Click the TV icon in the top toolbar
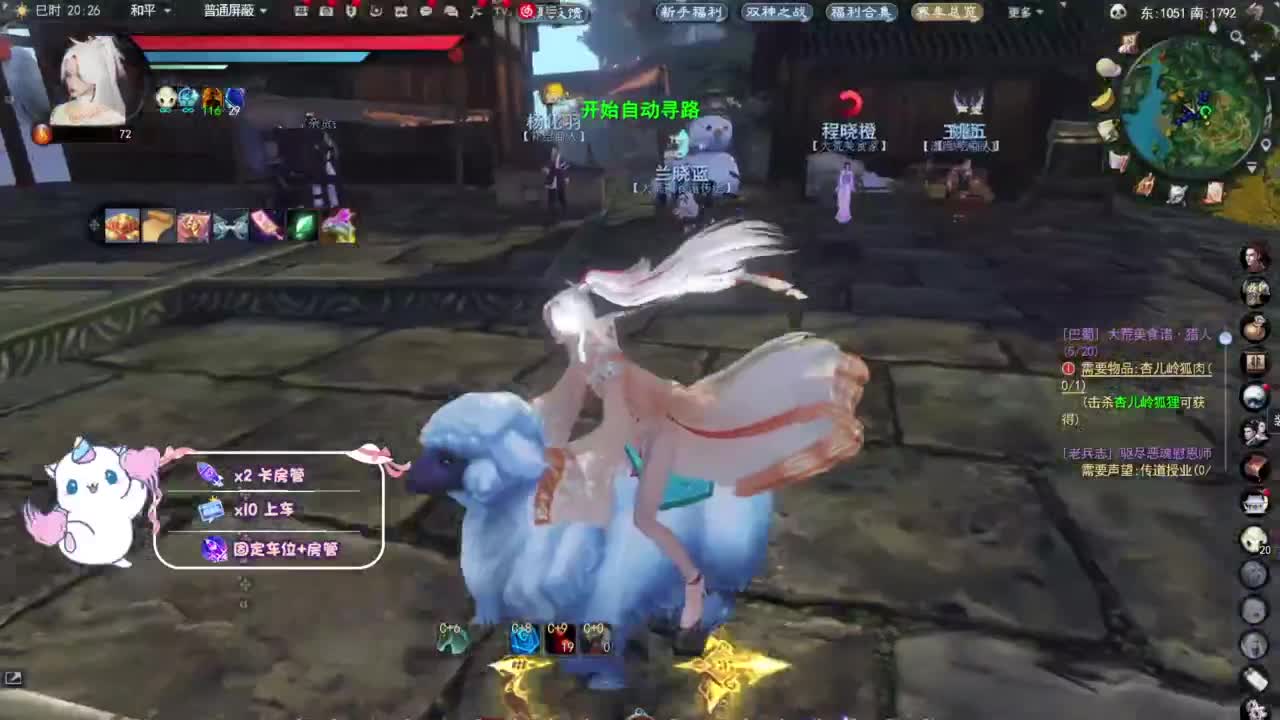 [x=503, y=11]
